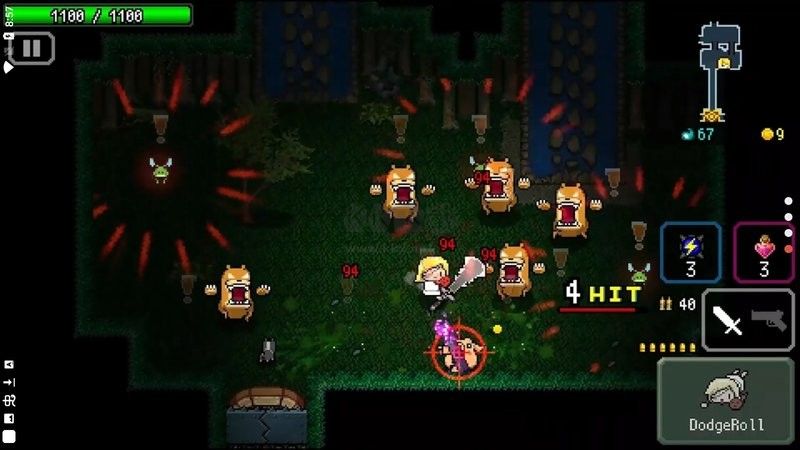800x450 pixels.
Task: Switch weapon between sword and pistol
Action: [748, 320]
